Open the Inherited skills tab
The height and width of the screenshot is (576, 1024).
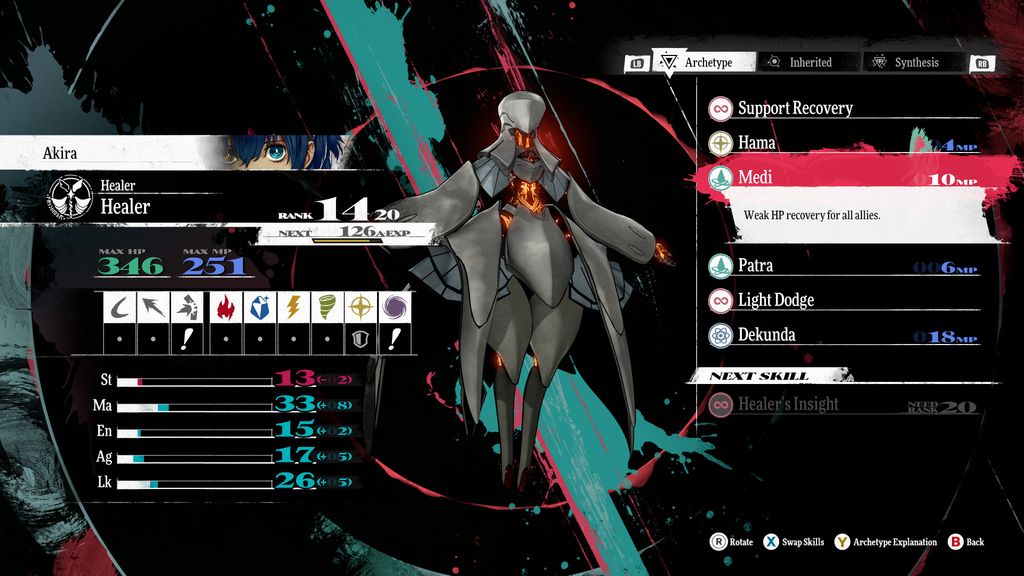coord(799,63)
